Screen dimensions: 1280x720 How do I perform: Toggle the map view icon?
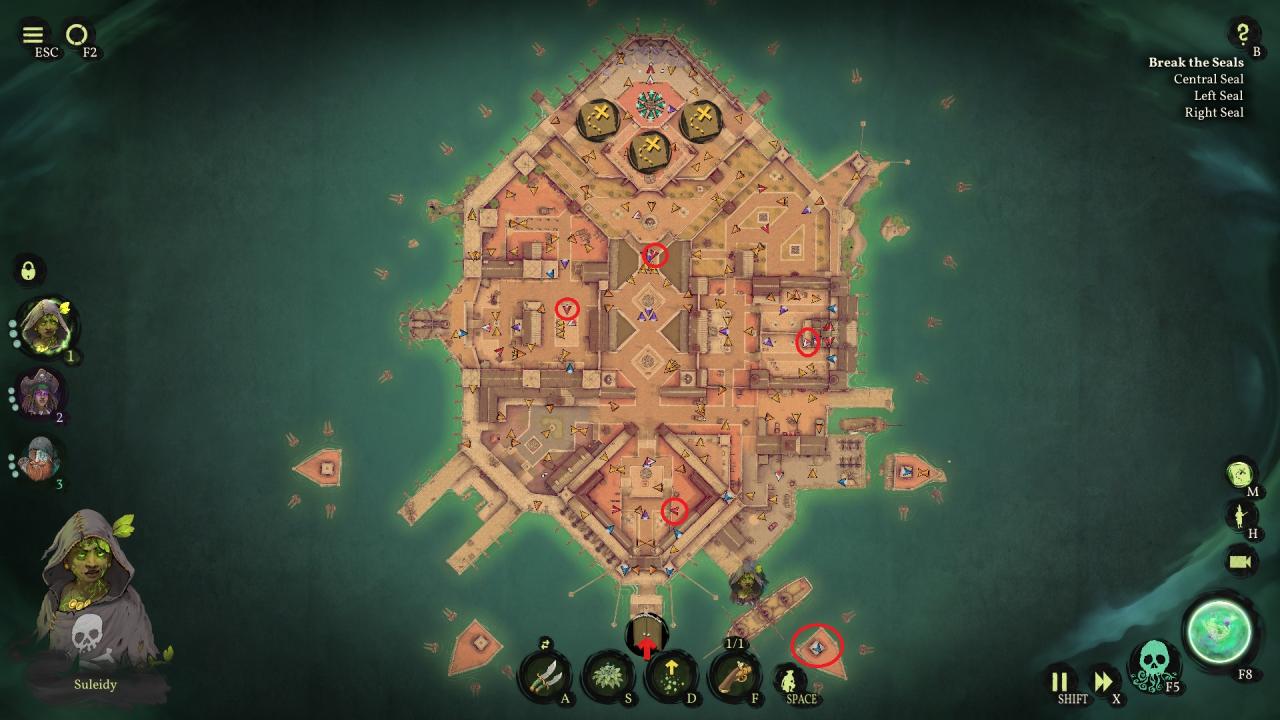(x=1241, y=473)
